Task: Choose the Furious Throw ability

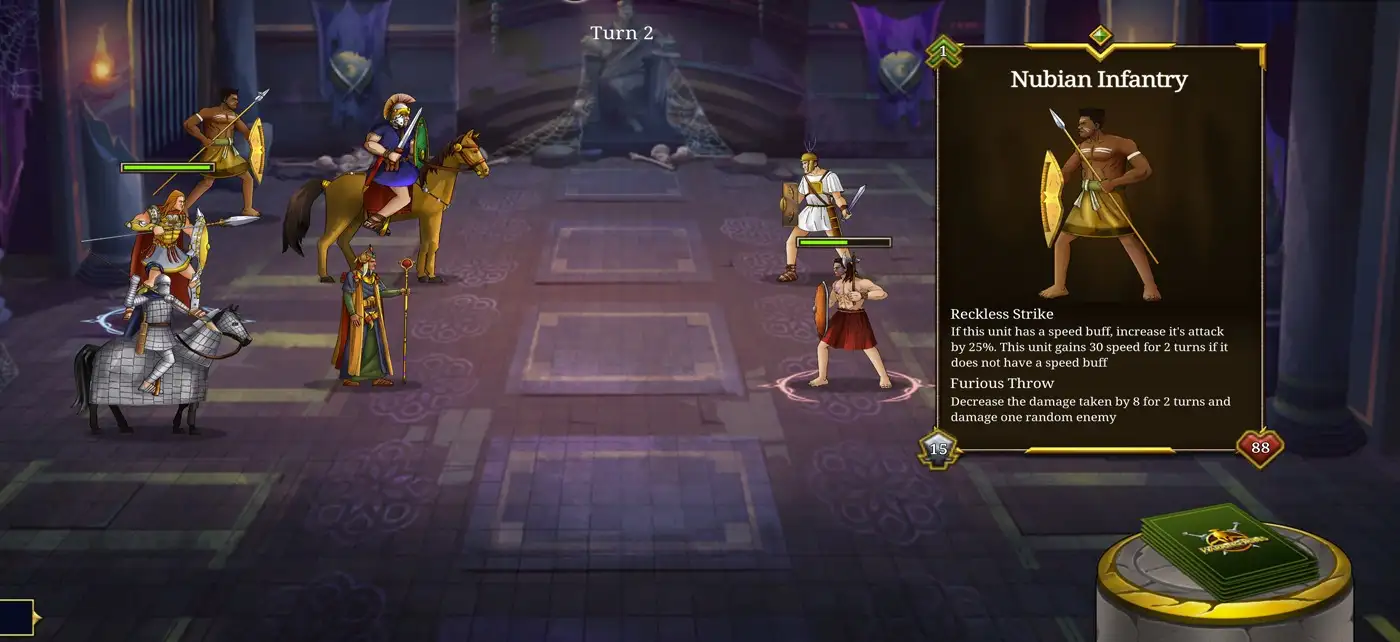Action: tap(1002, 383)
